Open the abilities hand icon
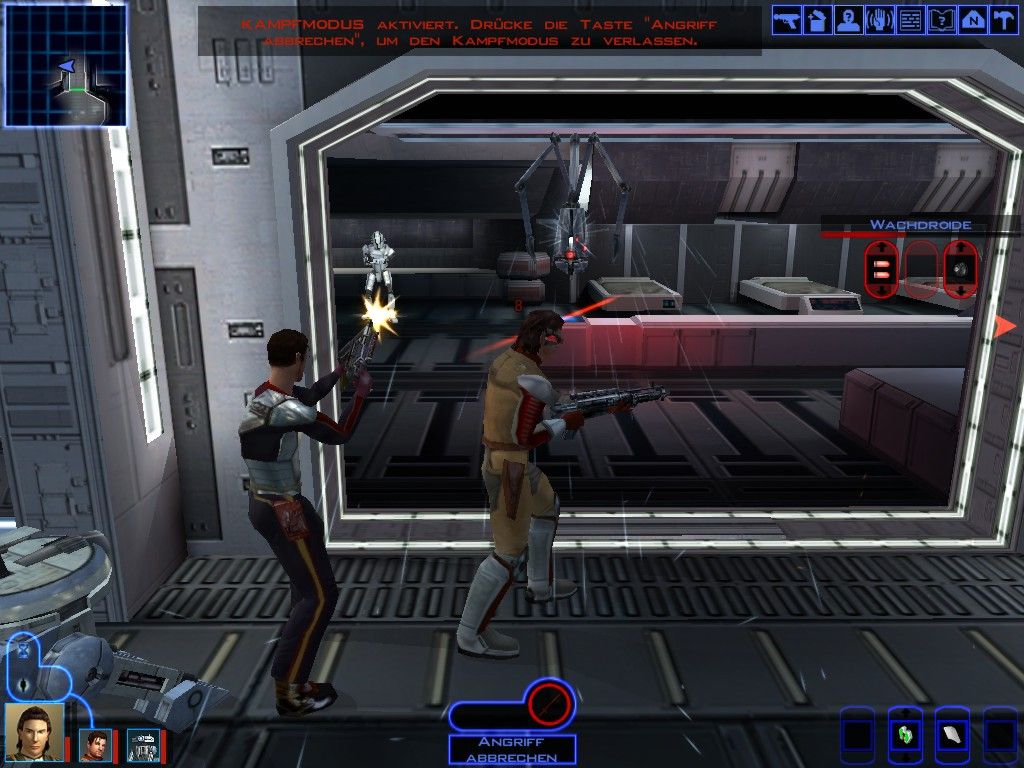 (x=879, y=21)
